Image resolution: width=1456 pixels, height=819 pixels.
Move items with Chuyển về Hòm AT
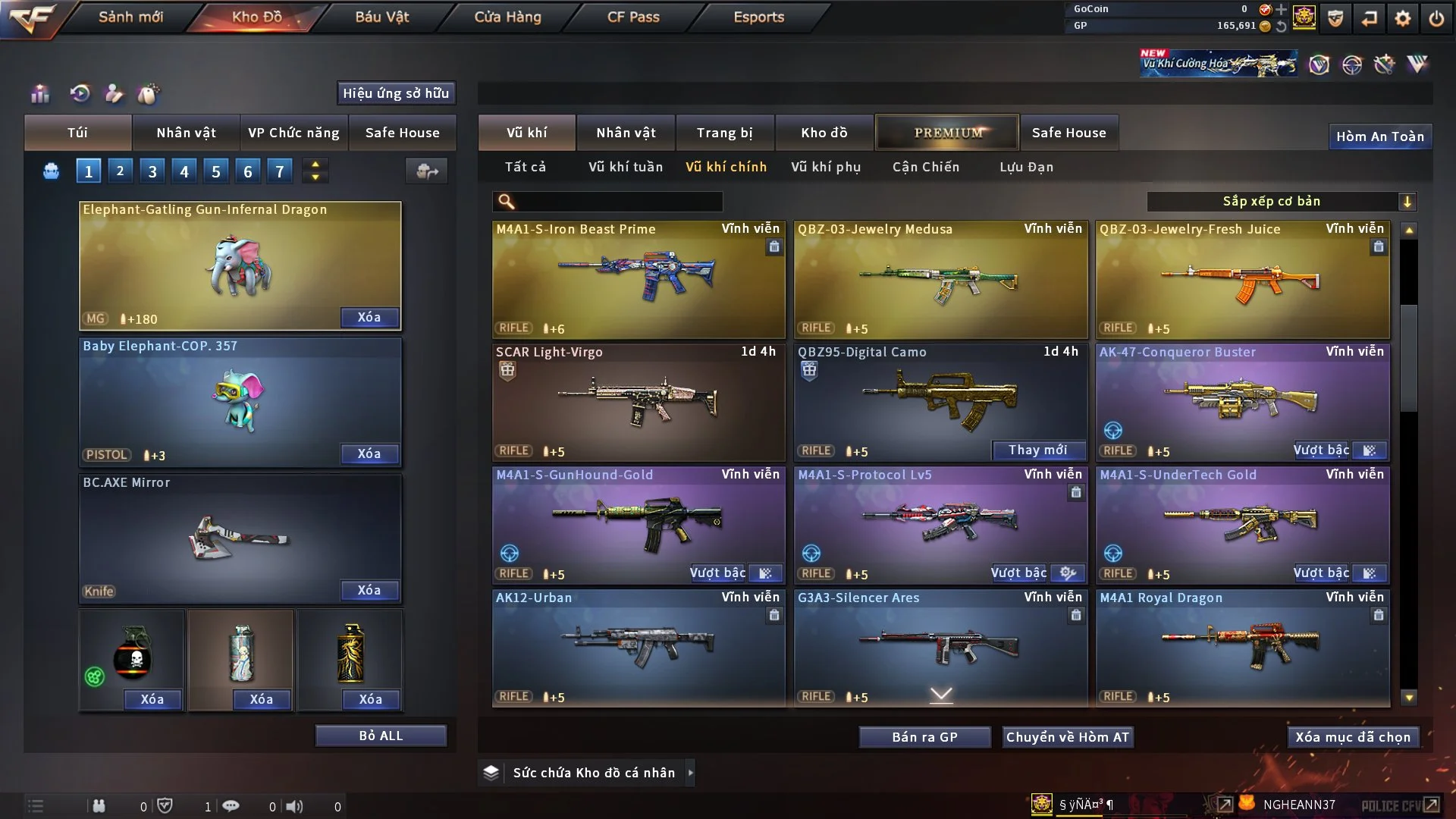[x=1067, y=737]
